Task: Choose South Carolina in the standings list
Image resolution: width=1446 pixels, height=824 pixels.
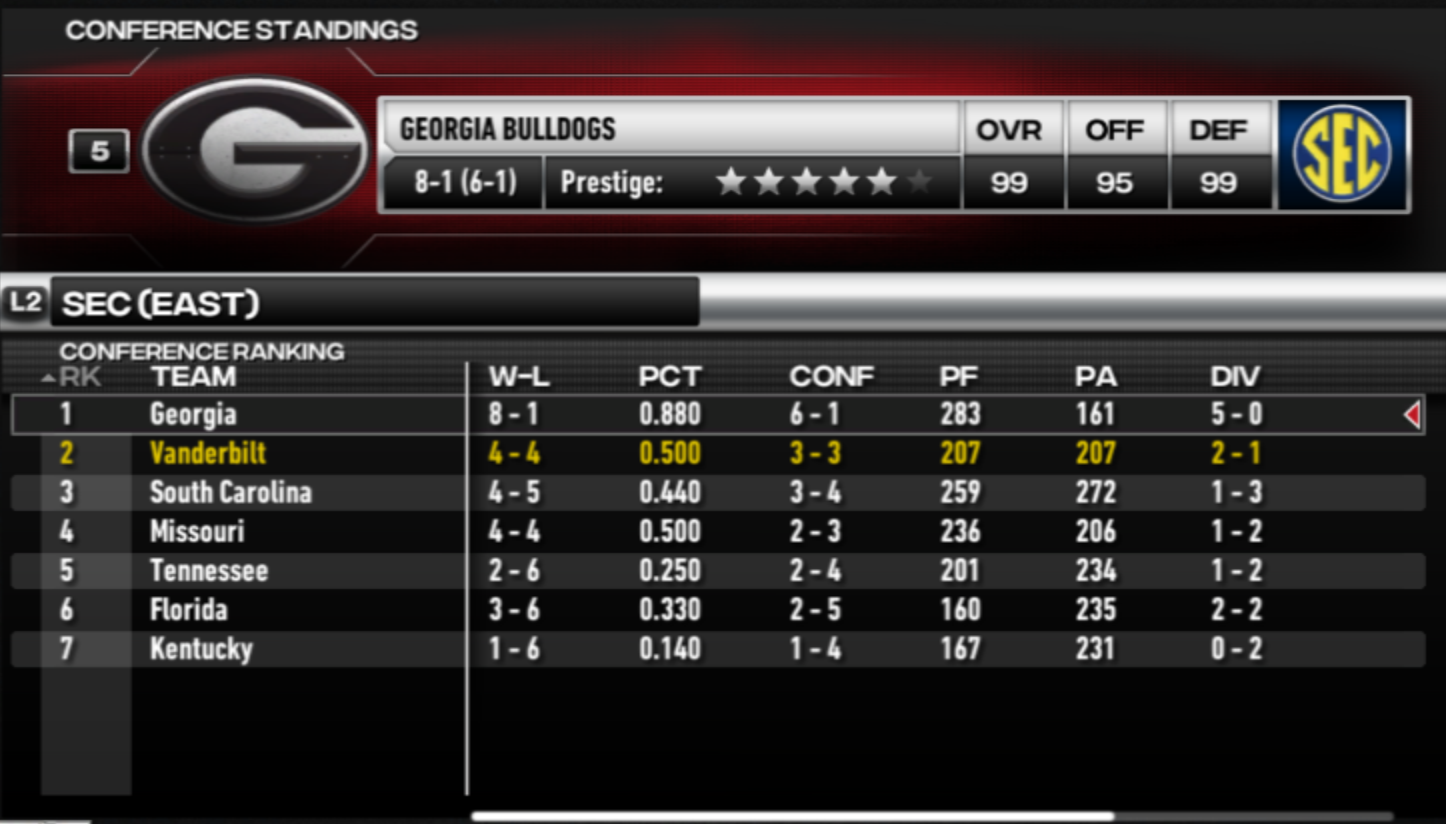Action: [x=230, y=492]
